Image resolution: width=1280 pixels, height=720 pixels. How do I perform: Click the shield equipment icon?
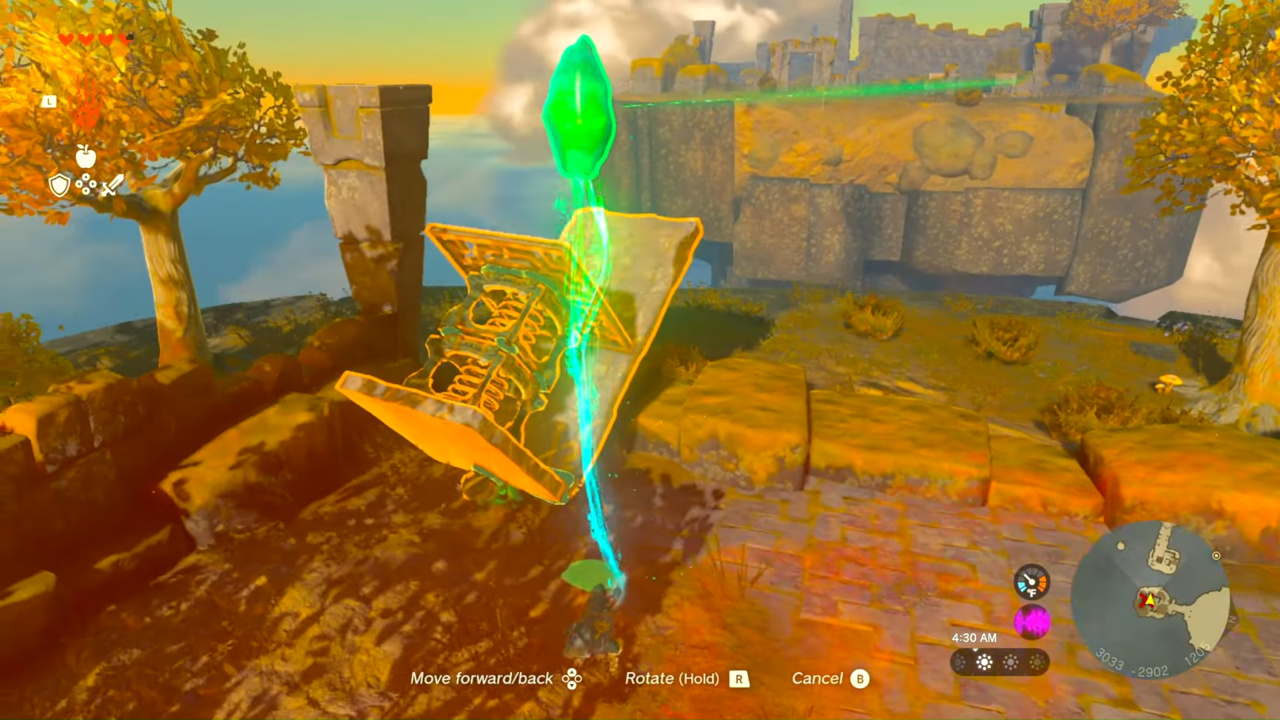(x=58, y=184)
